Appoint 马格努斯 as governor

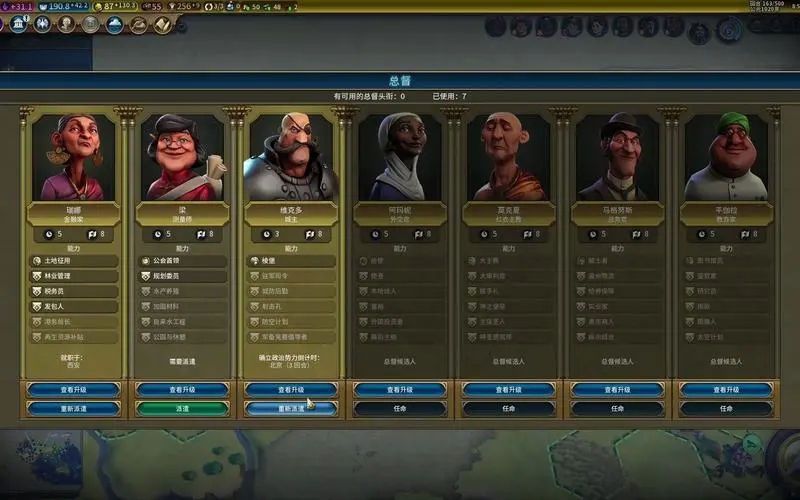click(617, 408)
